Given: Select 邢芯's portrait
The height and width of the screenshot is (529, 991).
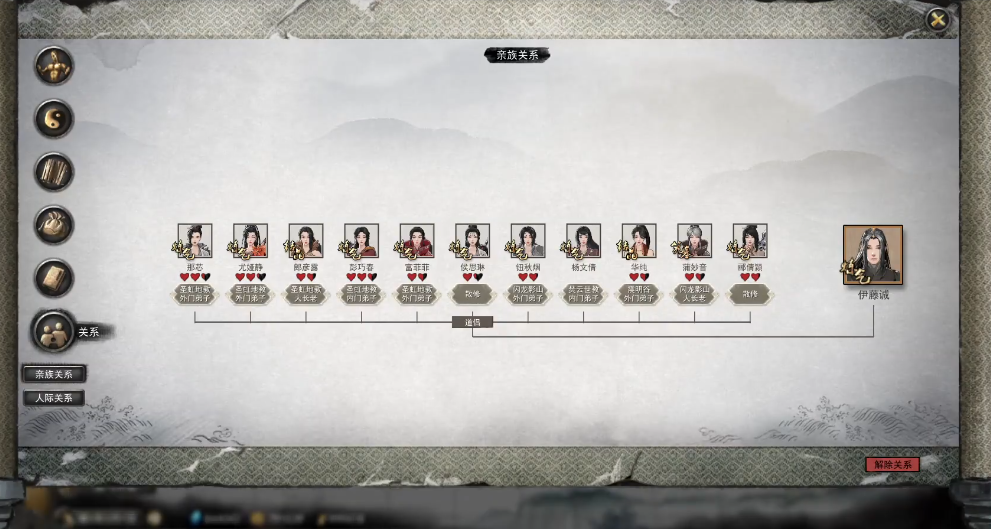Looking at the screenshot, I should click(195, 241).
